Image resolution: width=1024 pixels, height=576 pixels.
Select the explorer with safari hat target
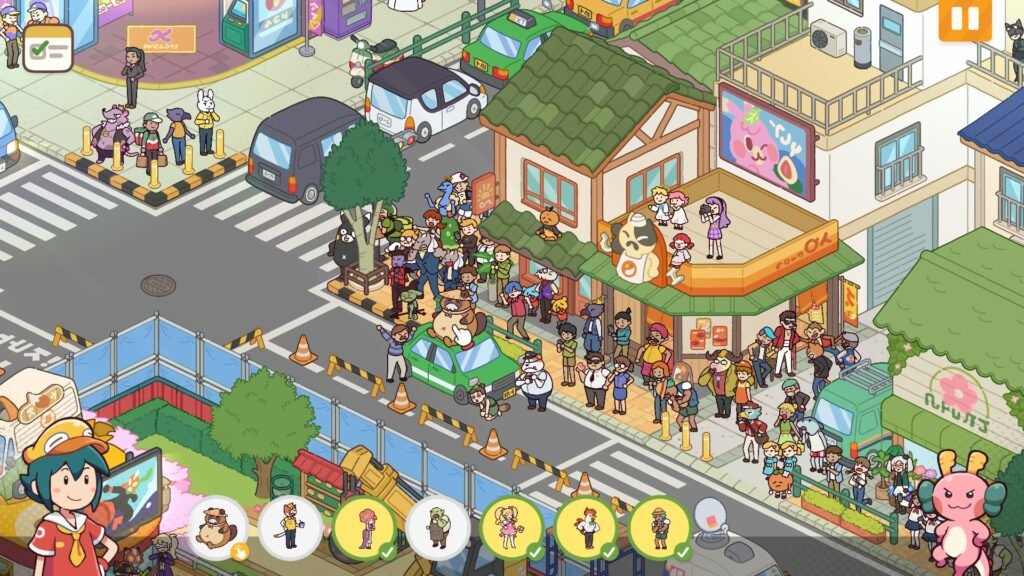coord(660,528)
